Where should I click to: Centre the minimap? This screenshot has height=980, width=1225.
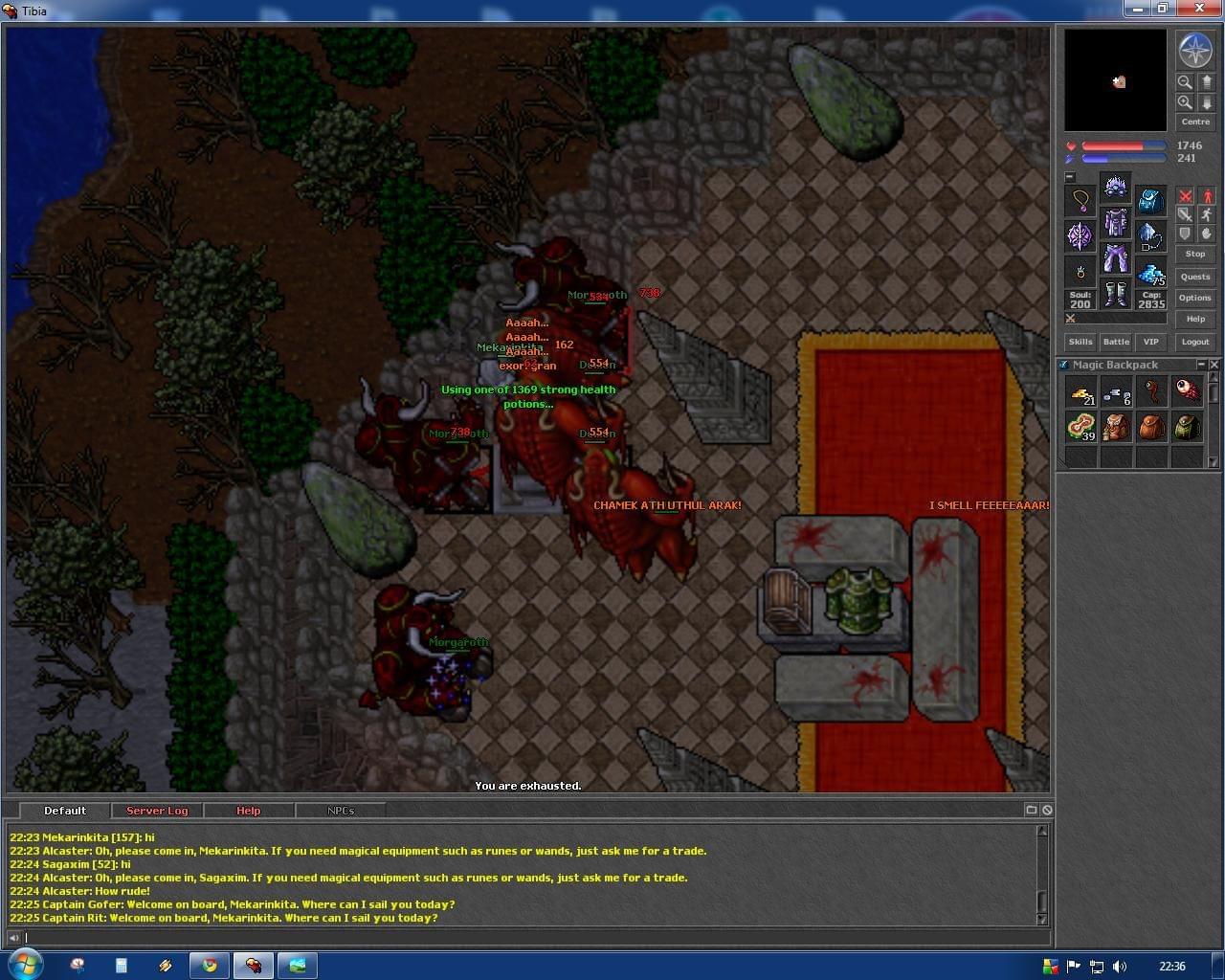(1195, 122)
